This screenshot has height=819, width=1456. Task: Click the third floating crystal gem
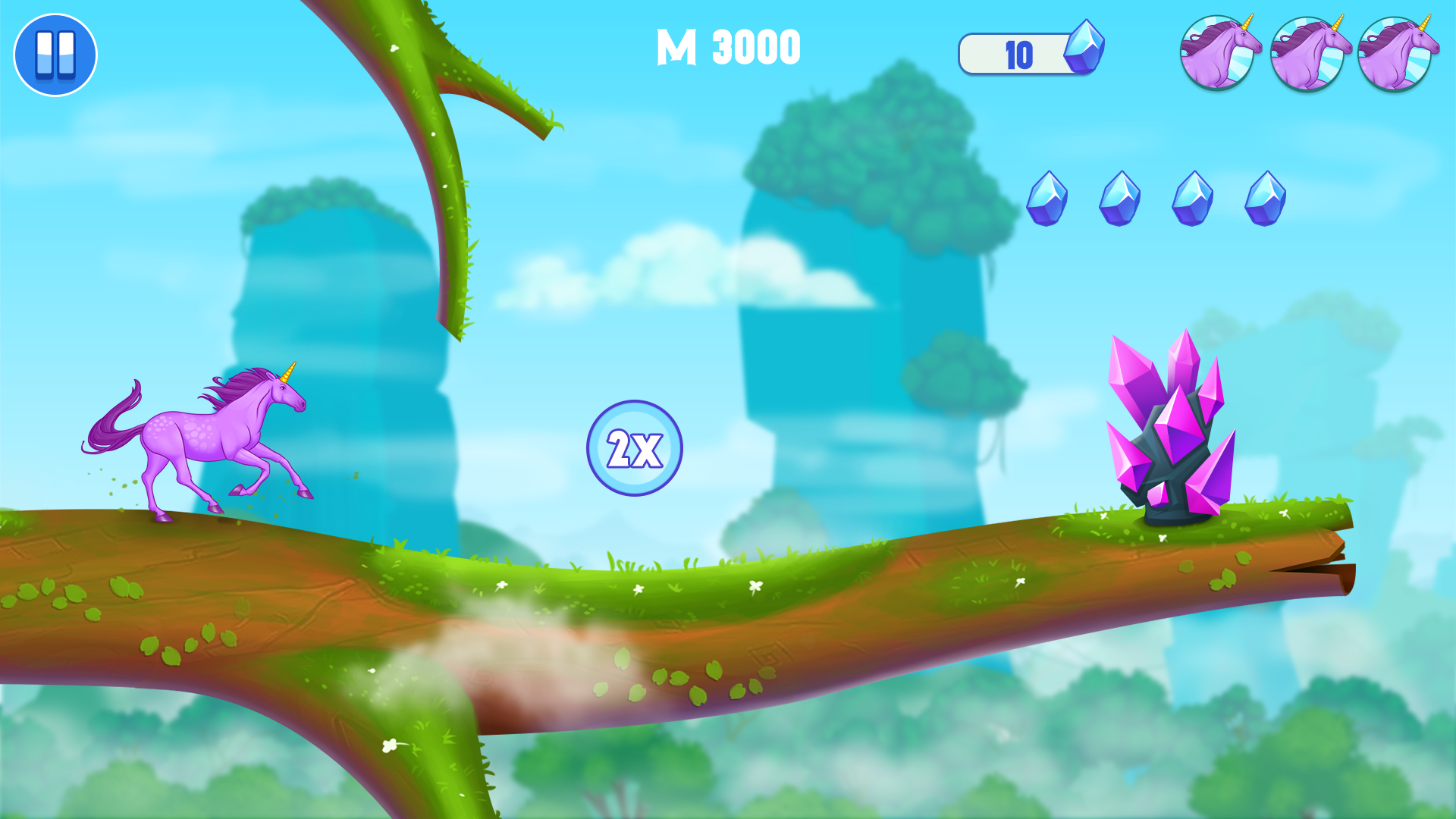[x=1194, y=199]
